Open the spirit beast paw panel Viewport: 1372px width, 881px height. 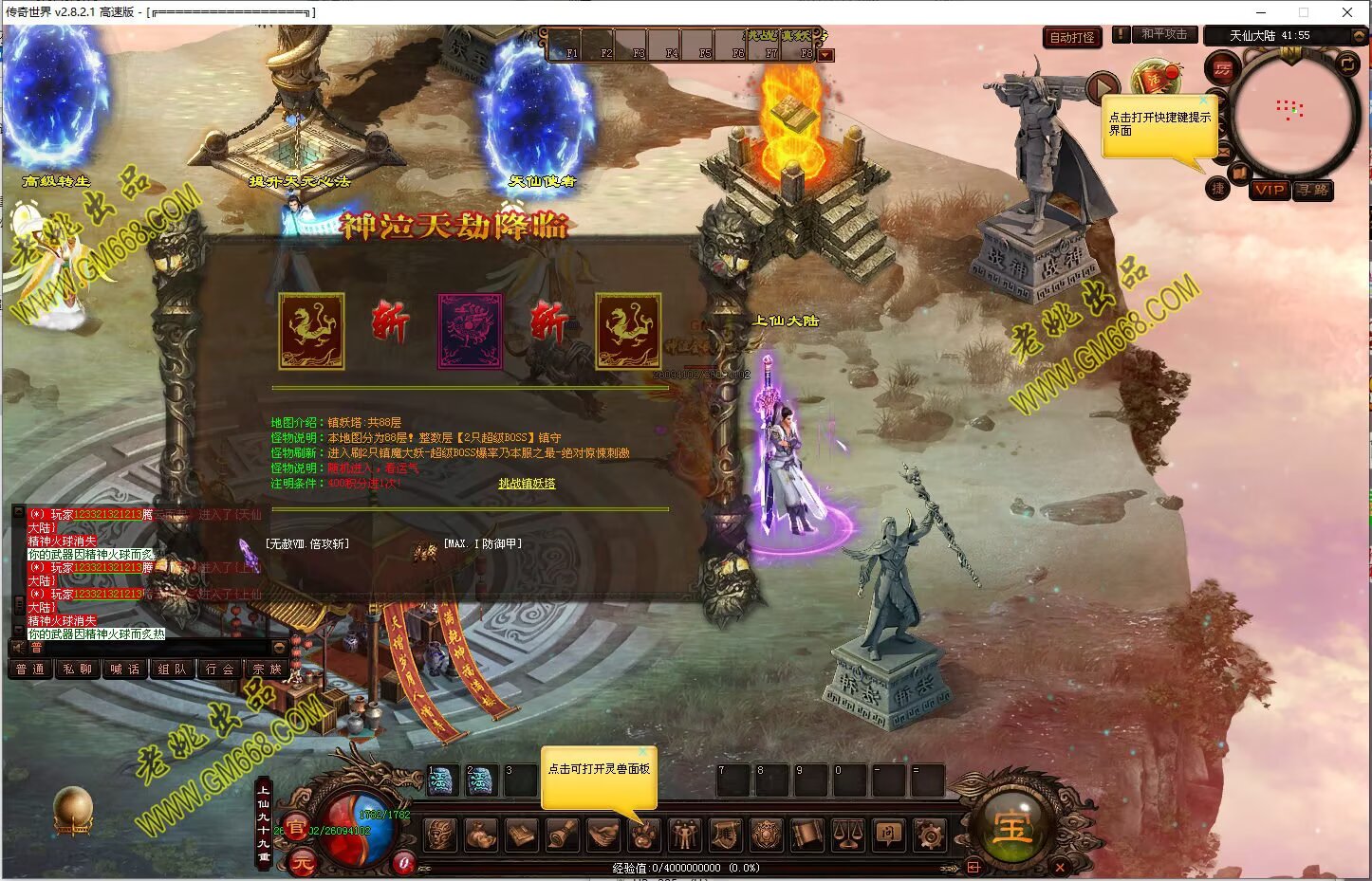pyautogui.click(x=644, y=835)
